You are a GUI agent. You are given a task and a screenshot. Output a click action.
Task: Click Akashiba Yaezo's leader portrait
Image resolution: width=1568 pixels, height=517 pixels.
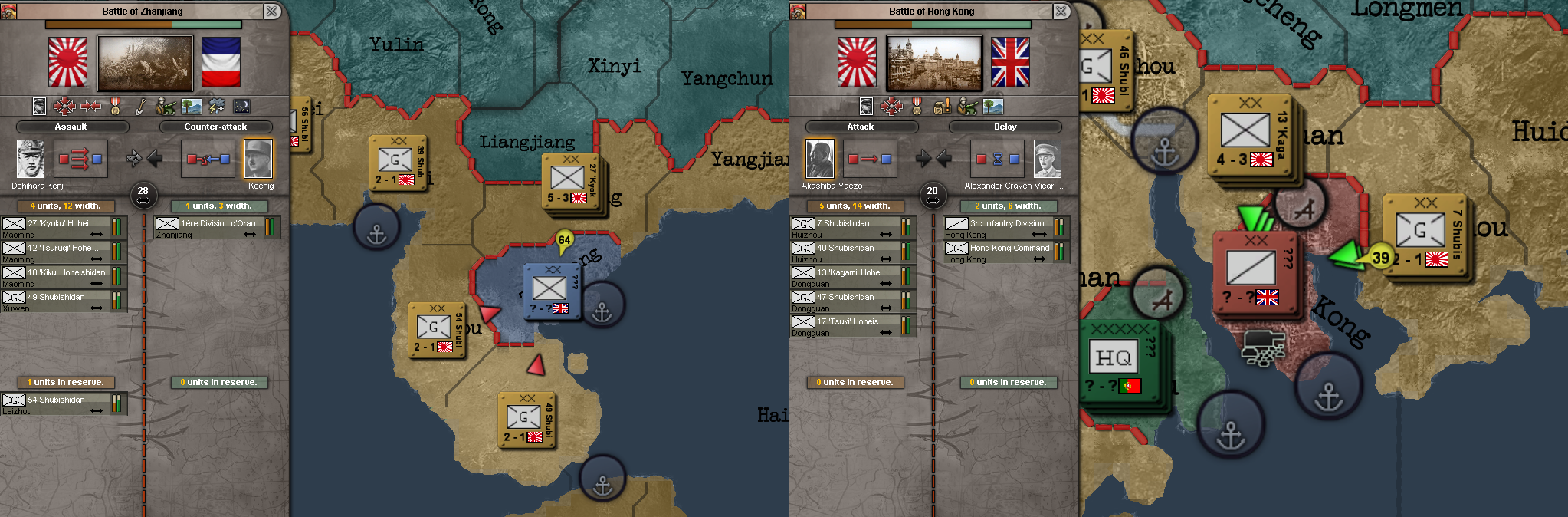click(x=819, y=159)
